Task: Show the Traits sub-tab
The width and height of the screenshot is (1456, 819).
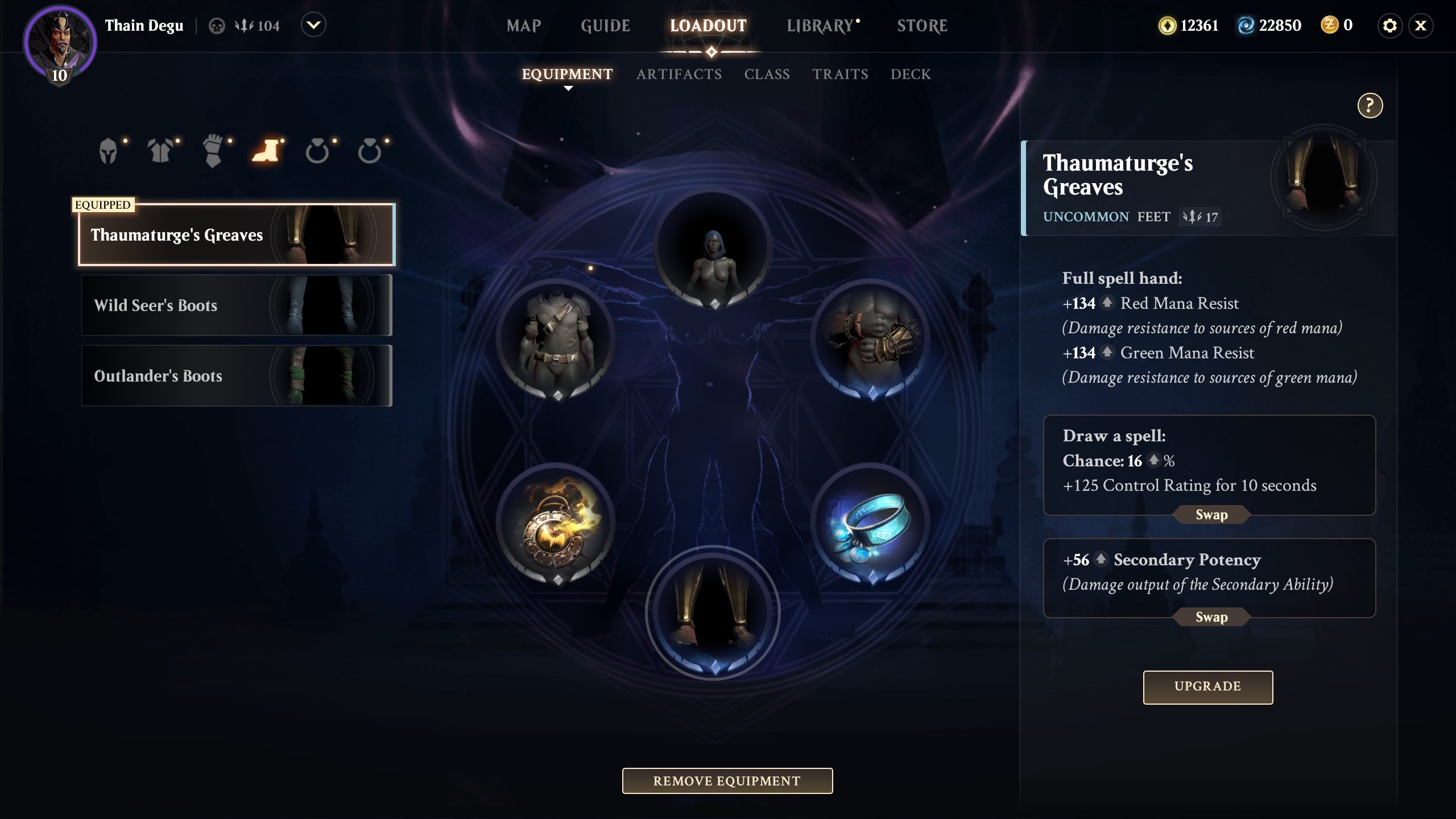Action: tap(840, 74)
